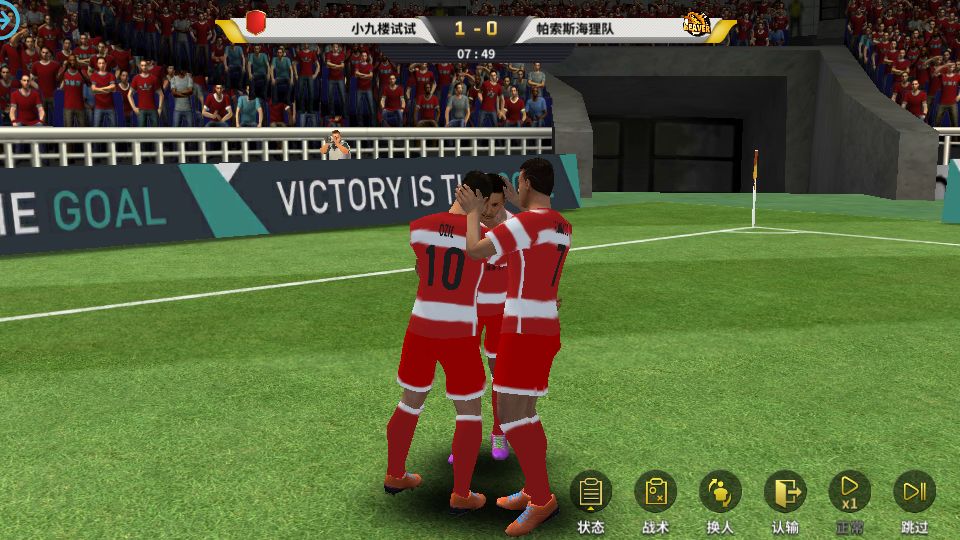This screenshot has width=960, height=540.
Task: Click the blue arrow icon at the left edge
Action: (8, 22)
